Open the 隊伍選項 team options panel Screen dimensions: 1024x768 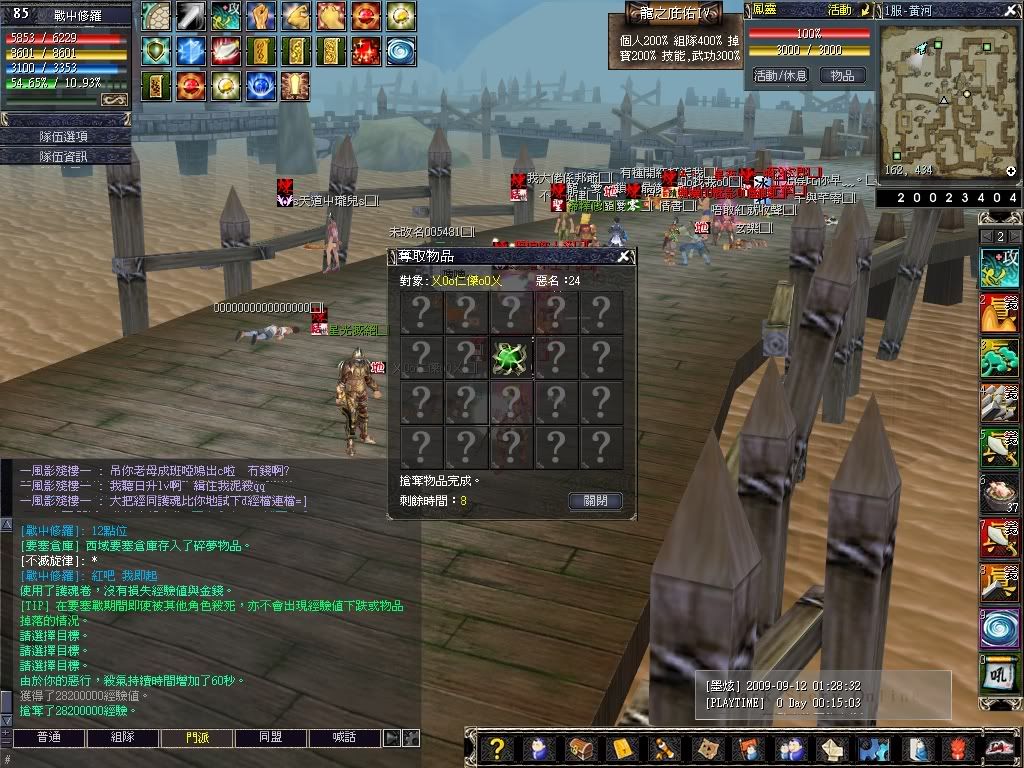tap(65, 136)
